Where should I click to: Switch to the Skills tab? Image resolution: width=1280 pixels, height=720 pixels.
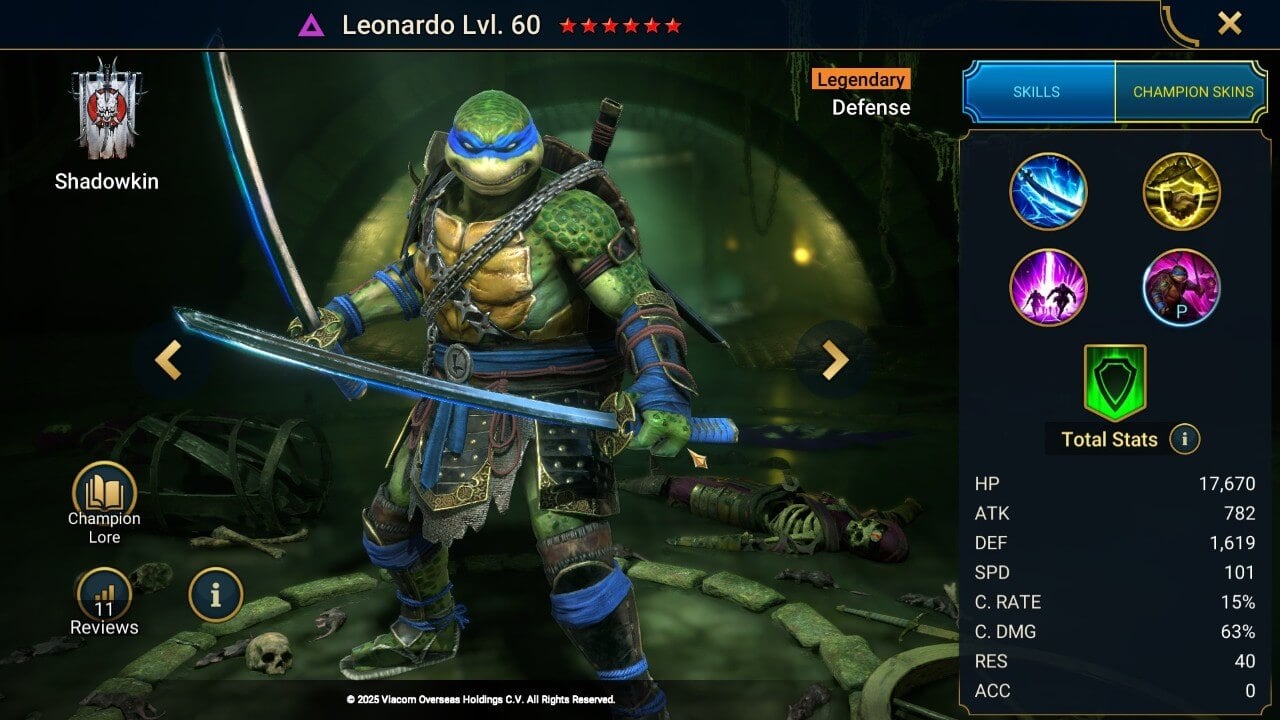[1038, 91]
